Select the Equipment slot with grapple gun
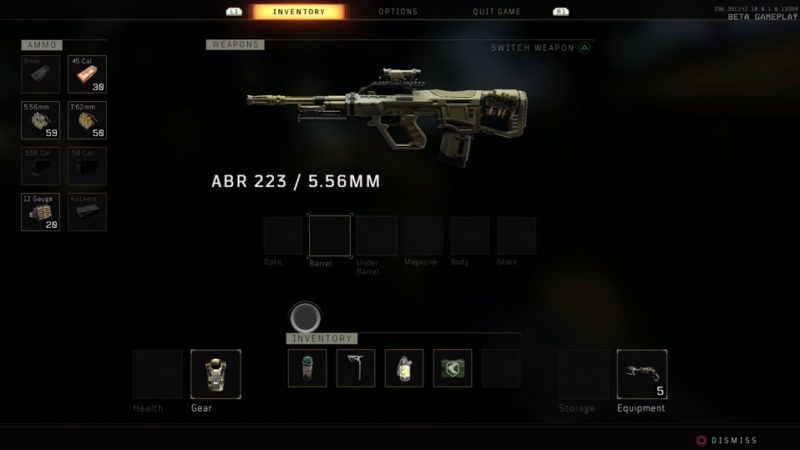Image resolution: width=800 pixels, height=450 pixels. click(641, 374)
